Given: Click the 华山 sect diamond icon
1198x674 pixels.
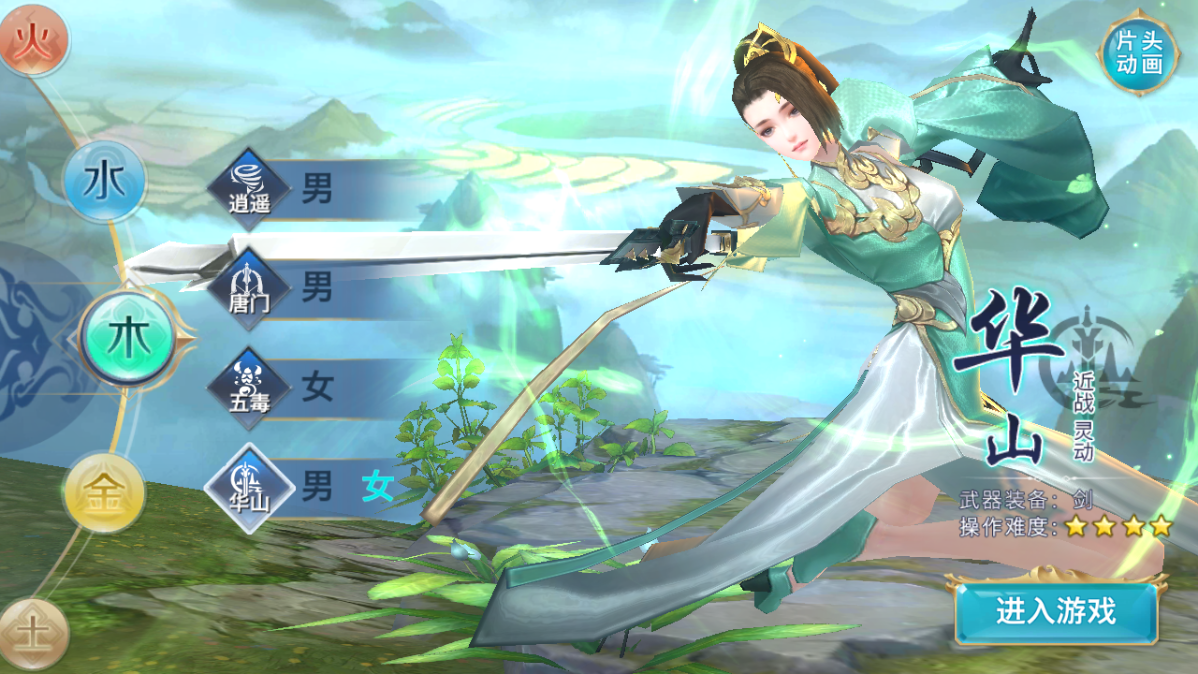Looking at the screenshot, I should 249,489.
